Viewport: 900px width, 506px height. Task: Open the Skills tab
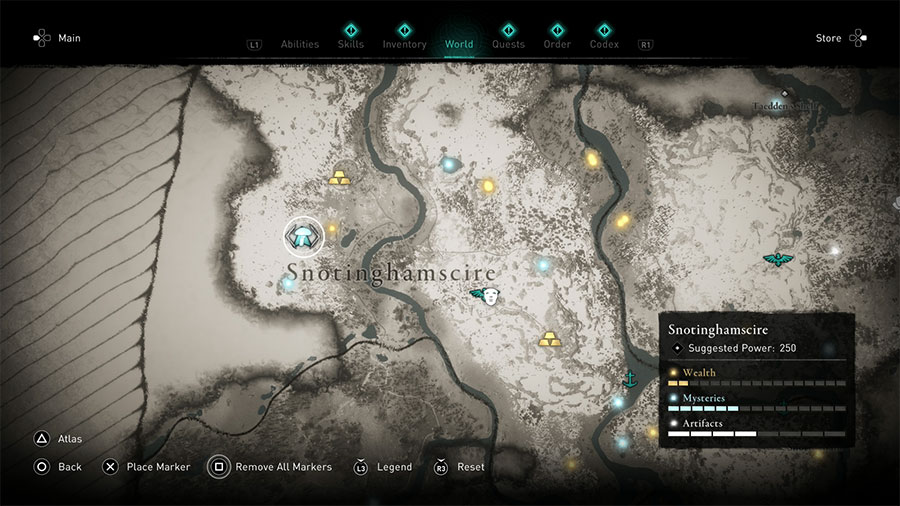click(351, 44)
